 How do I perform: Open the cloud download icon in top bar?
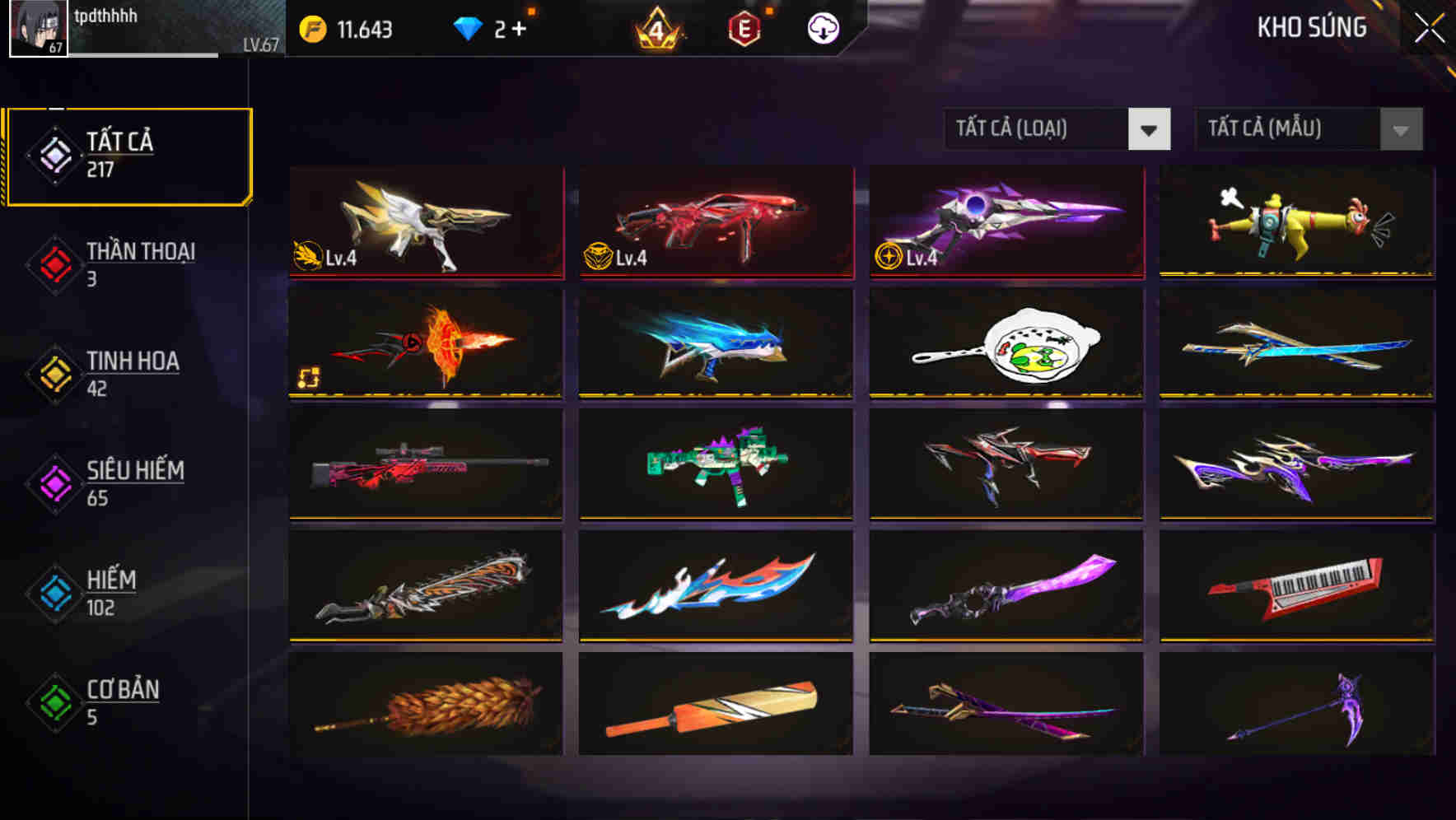click(x=820, y=27)
